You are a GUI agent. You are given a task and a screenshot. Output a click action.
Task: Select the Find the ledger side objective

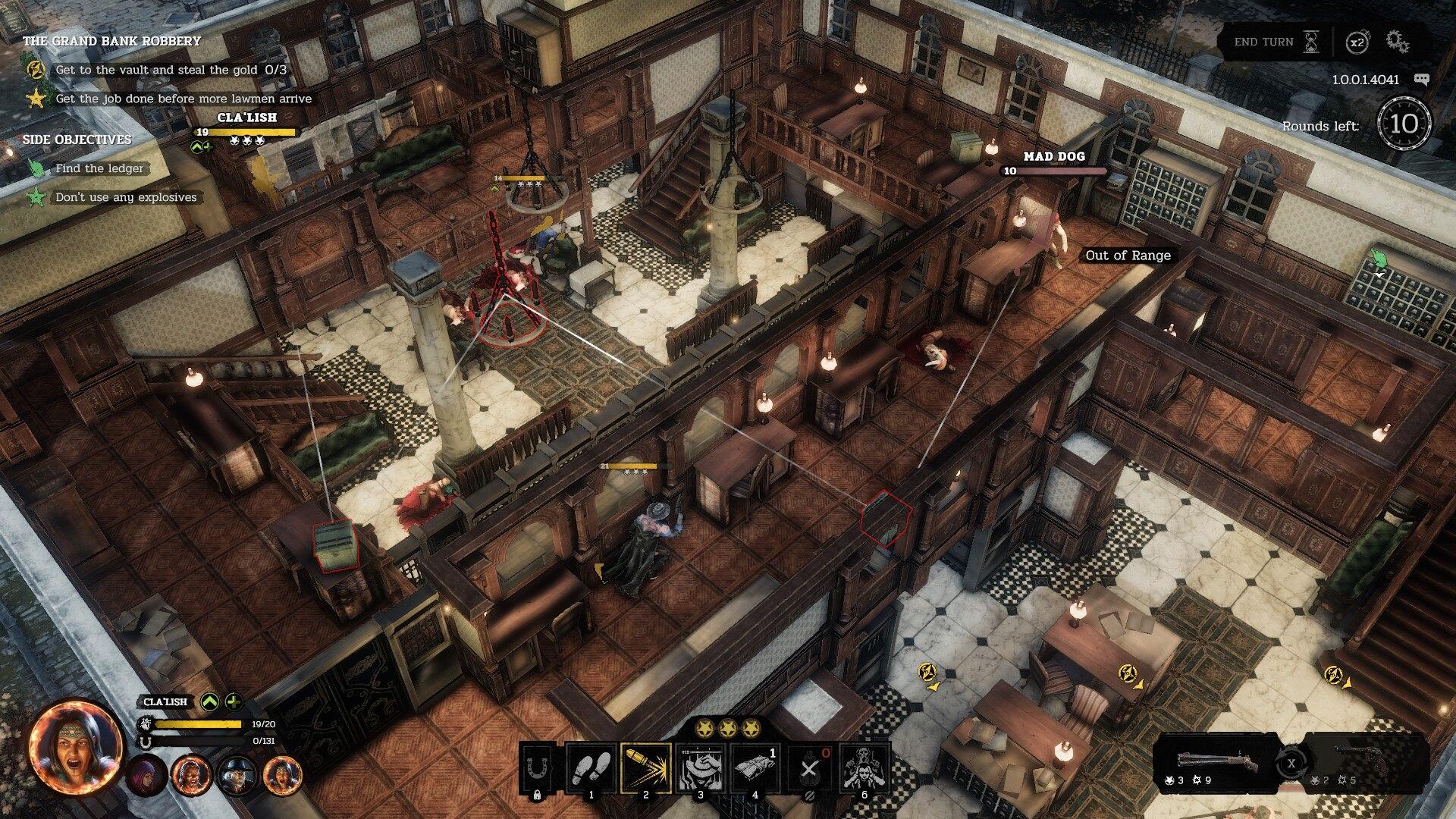click(99, 168)
